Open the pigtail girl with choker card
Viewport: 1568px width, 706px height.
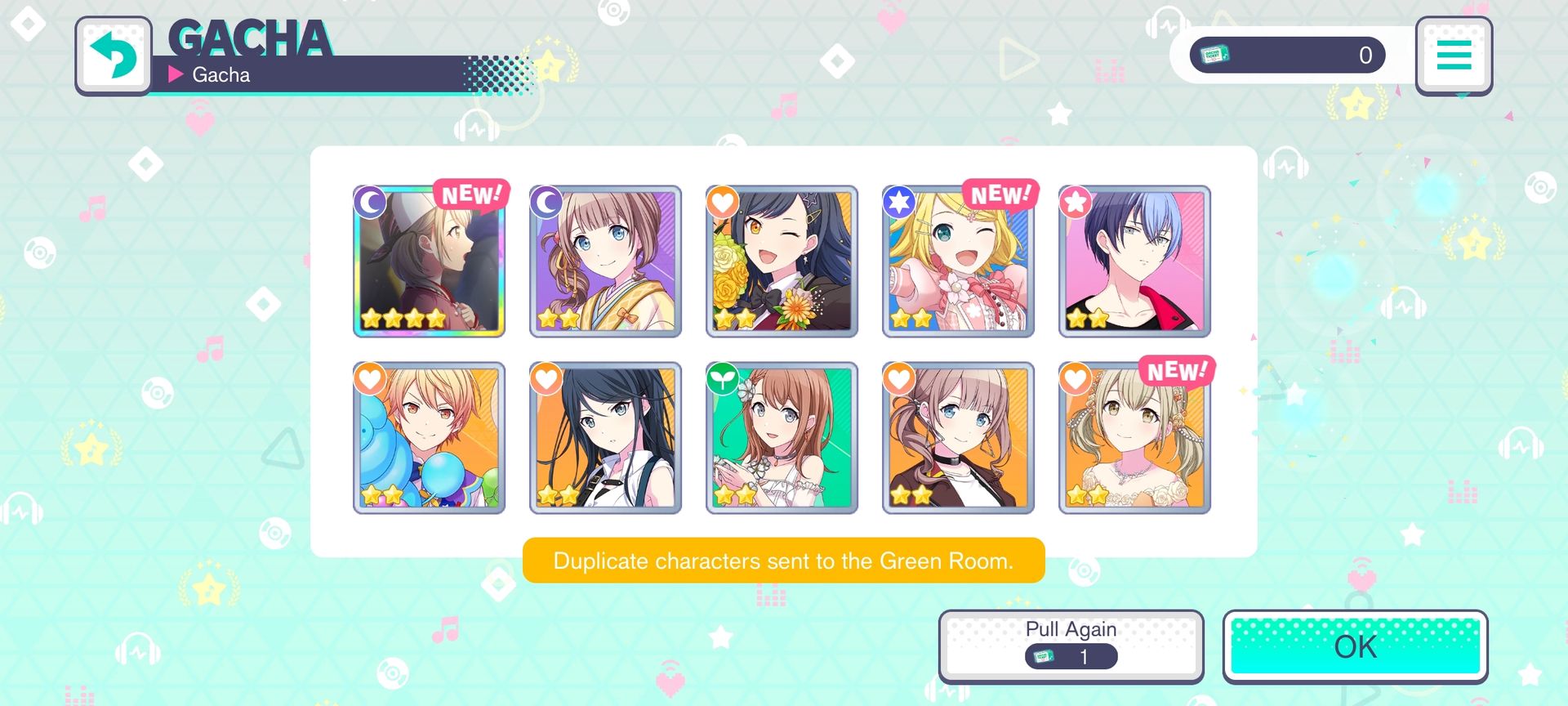[x=958, y=438]
